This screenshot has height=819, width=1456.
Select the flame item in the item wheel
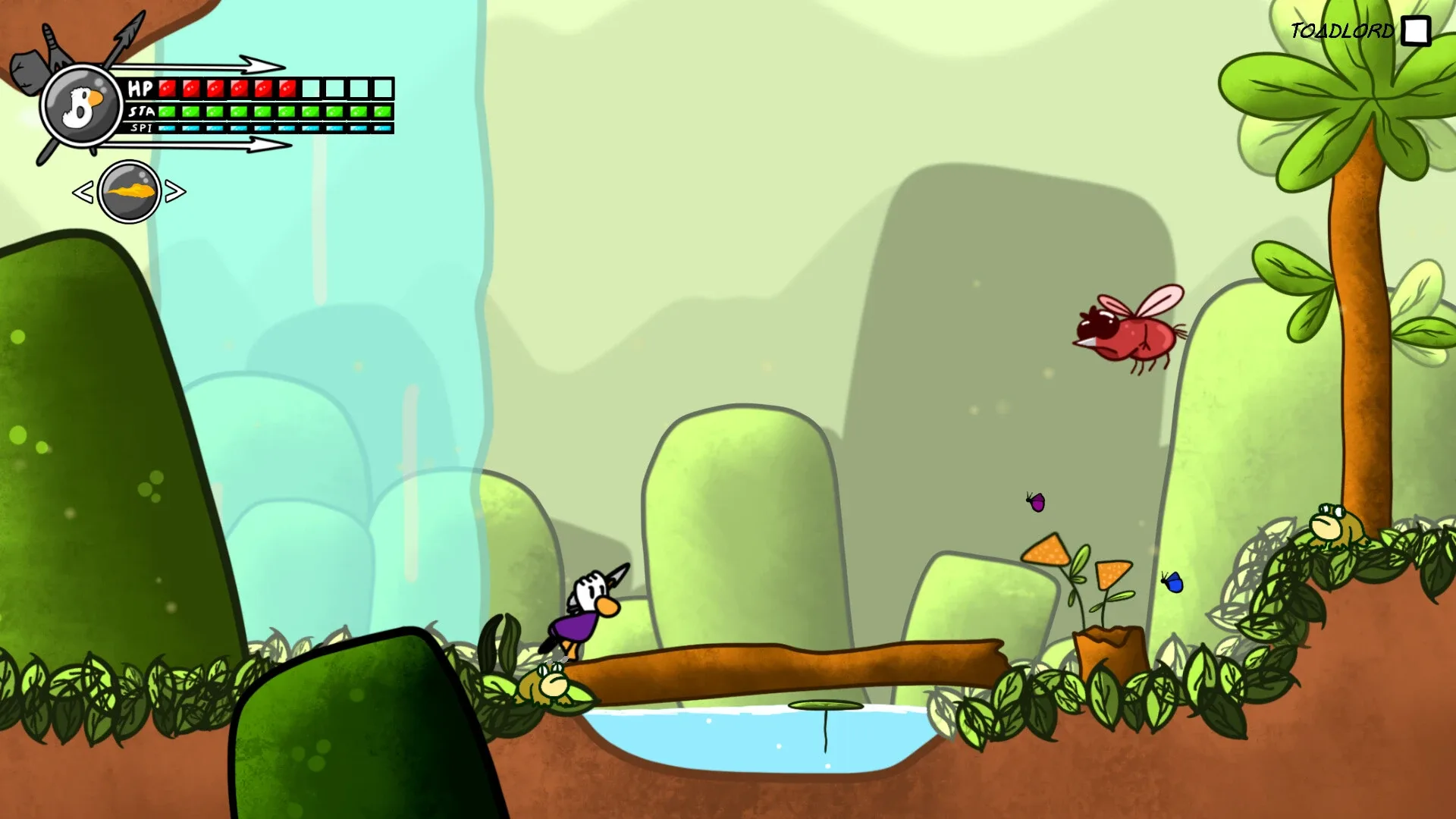129,191
